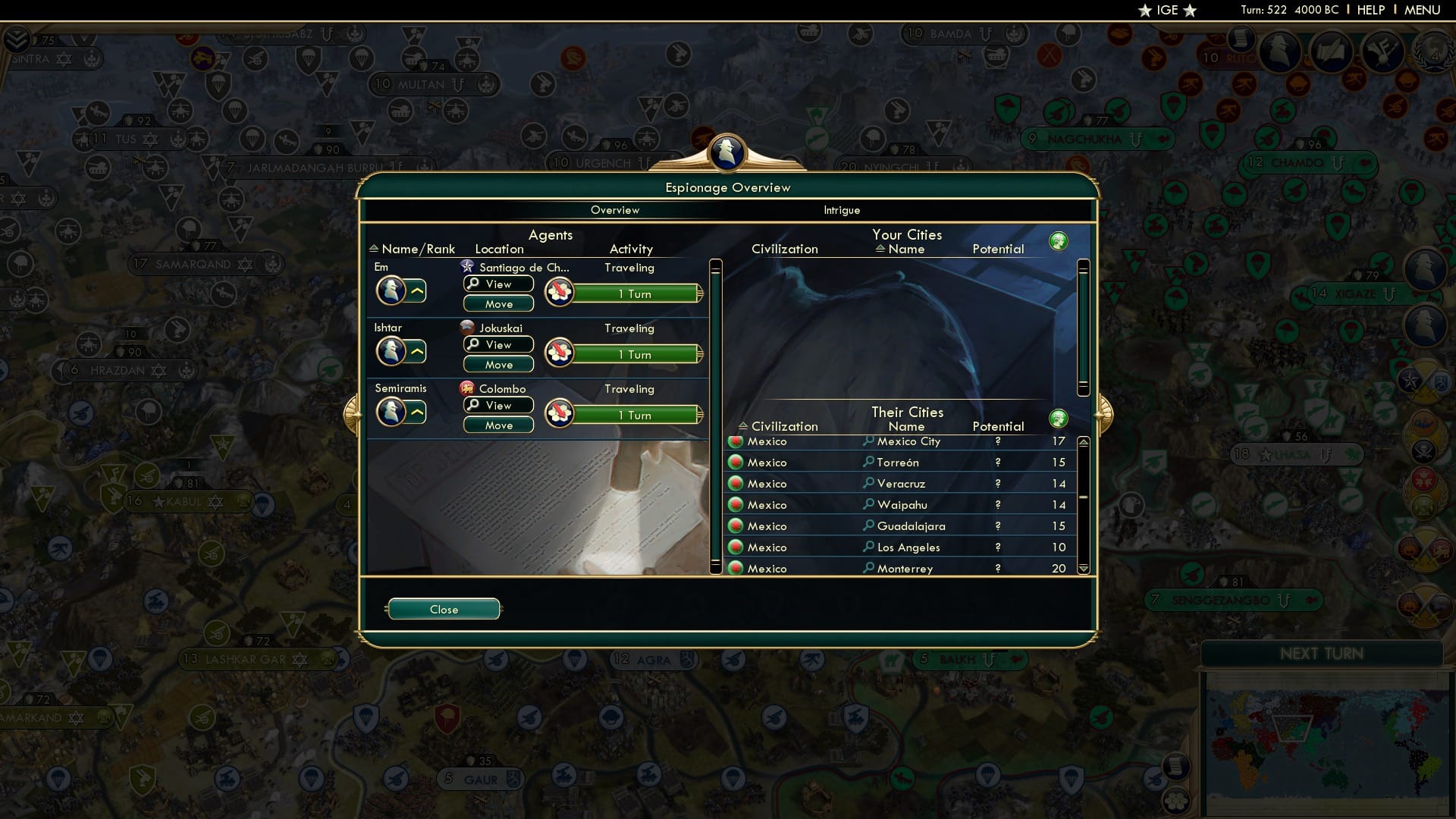Click Move under Semiramis' location
Image resolution: width=1456 pixels, height=819 pixels.
point(498,425)
